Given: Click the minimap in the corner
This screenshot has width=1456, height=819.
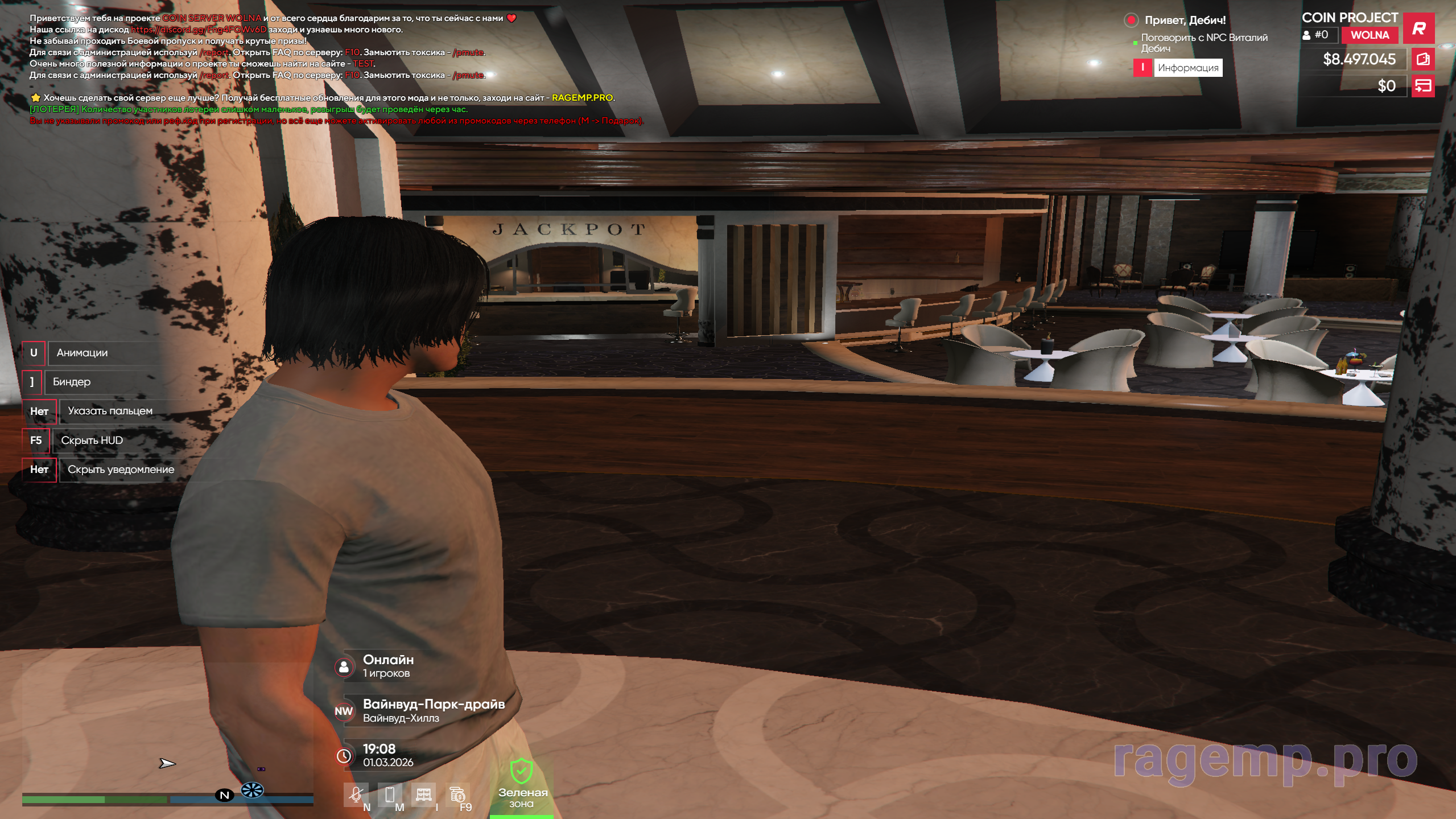Looking at the screenshot, I should pyautogui.click(x=167, y=734).
